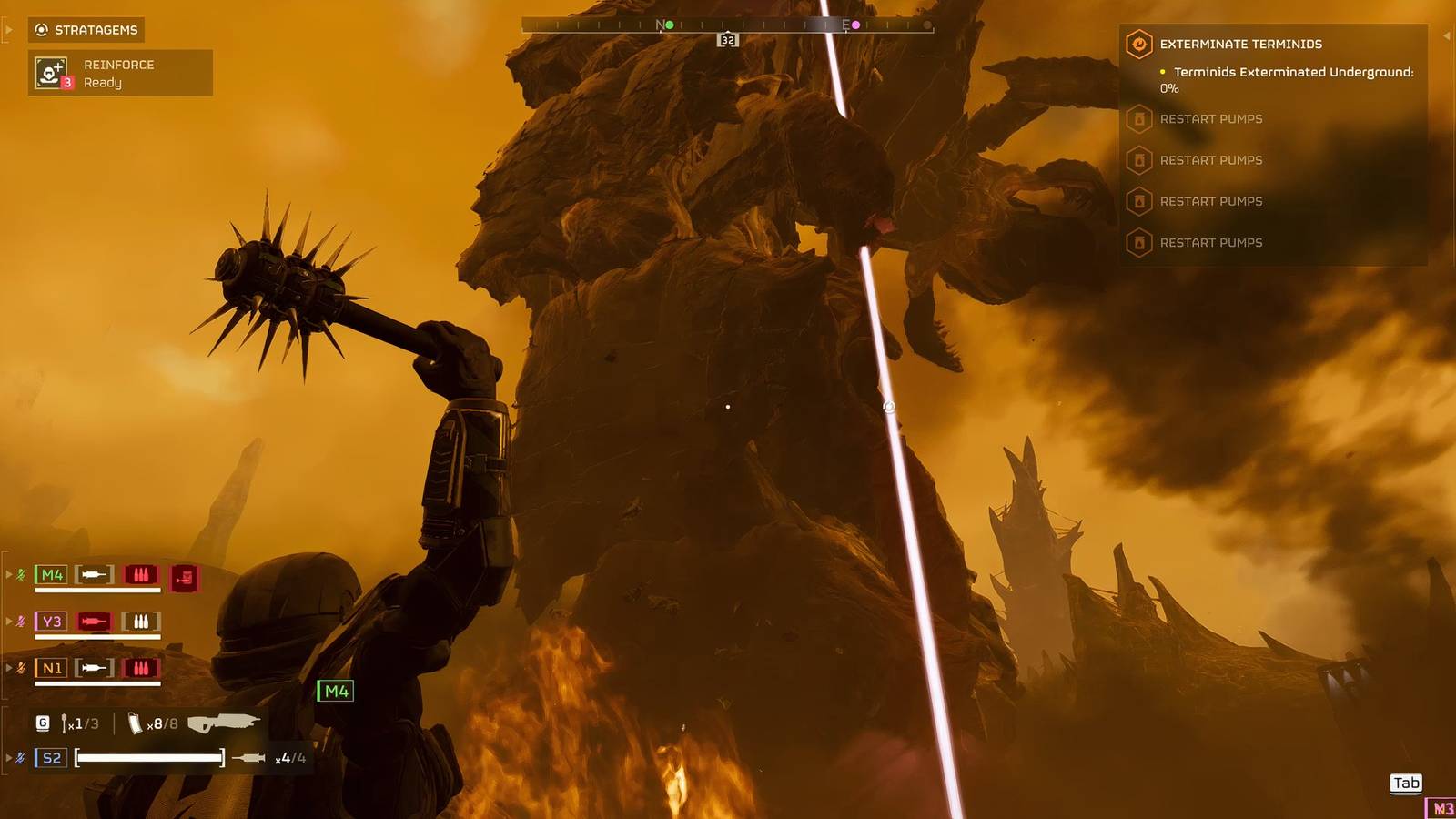The height and width of the screenshot is (819, 1456).
Task: Select the Tab key hint at bottom right
Action: pyautogui.click(x=1406, y=783)
